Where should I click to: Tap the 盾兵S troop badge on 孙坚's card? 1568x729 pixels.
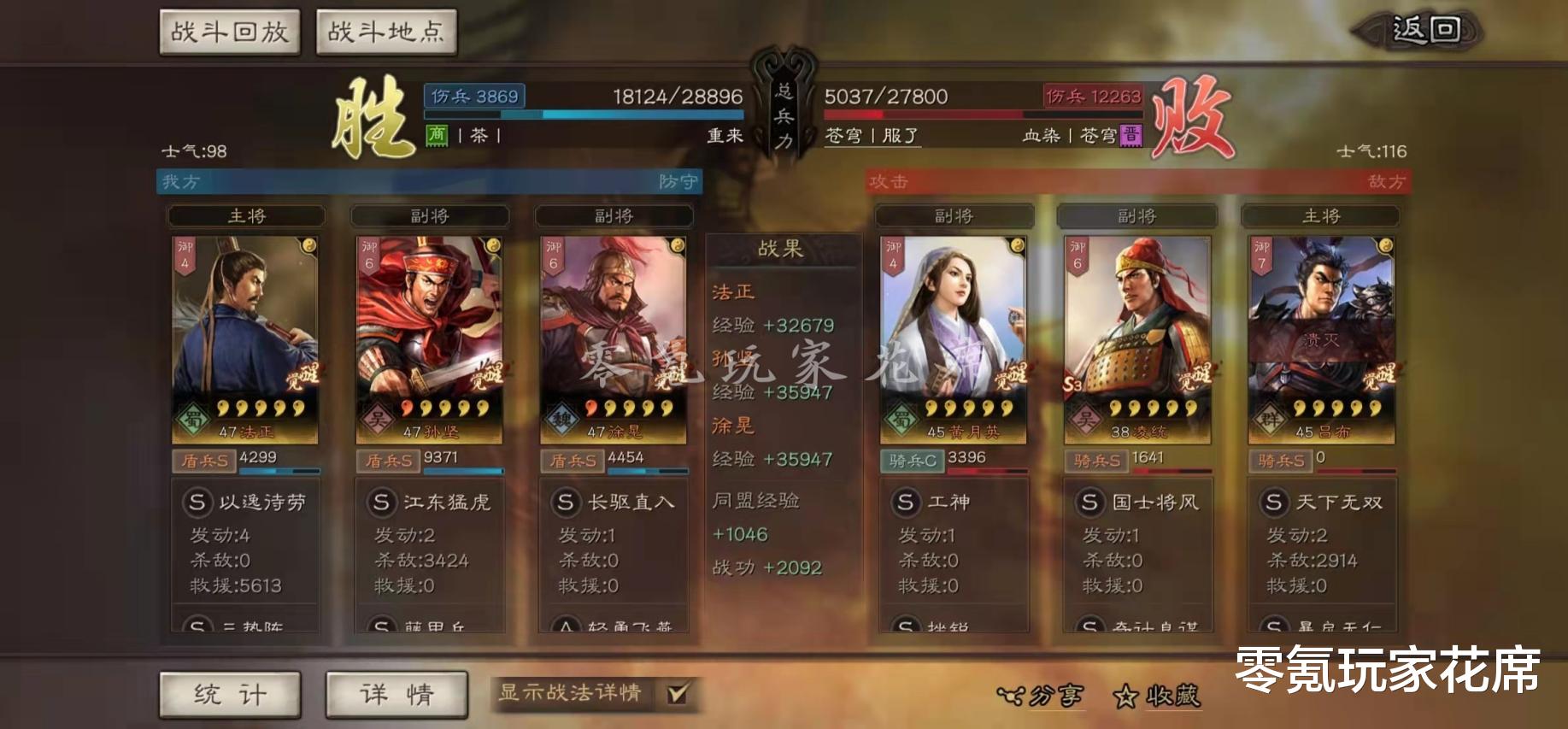[x=388, y=460]
